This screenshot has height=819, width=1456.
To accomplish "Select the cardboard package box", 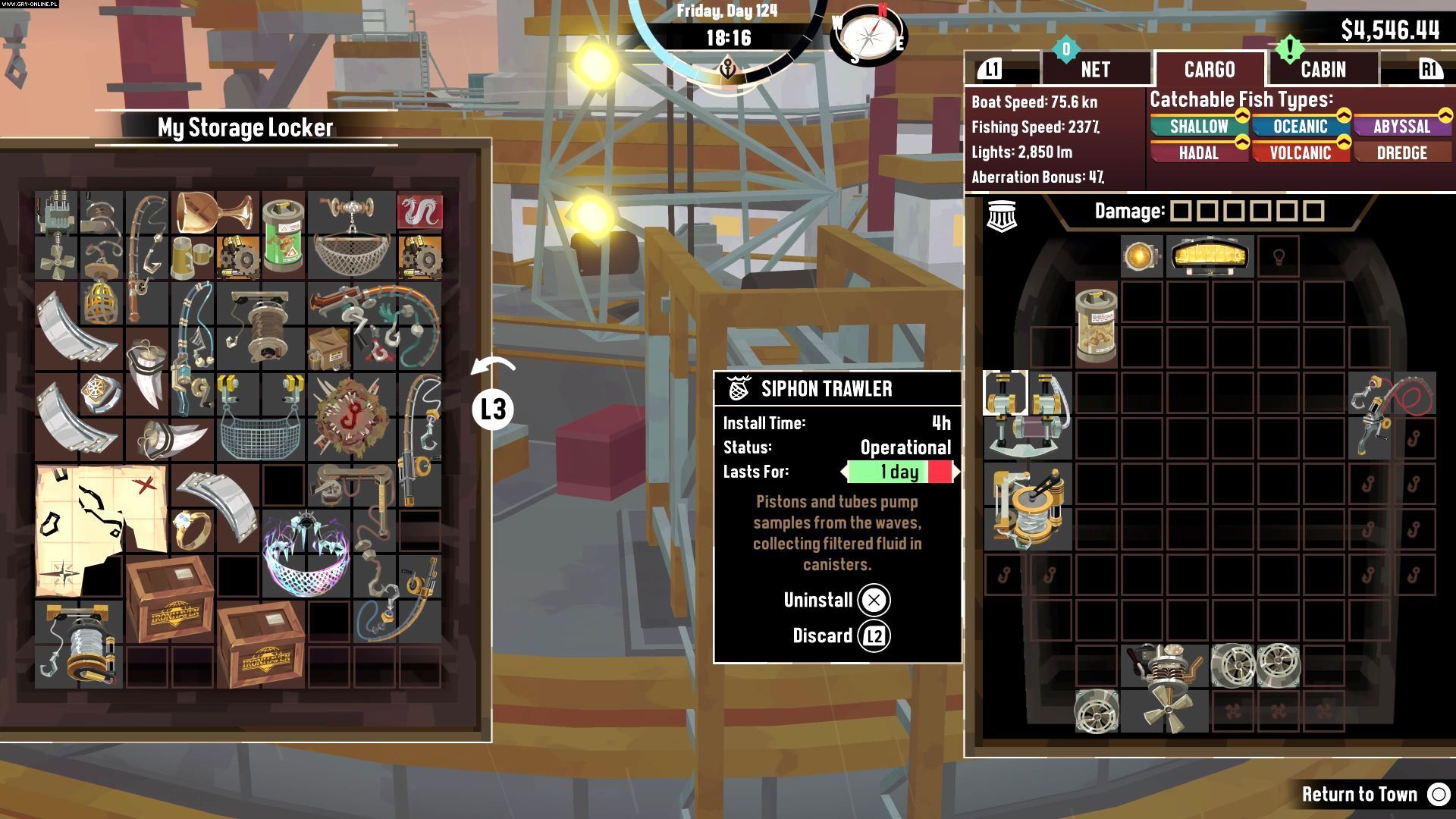I will click(328, 348).
